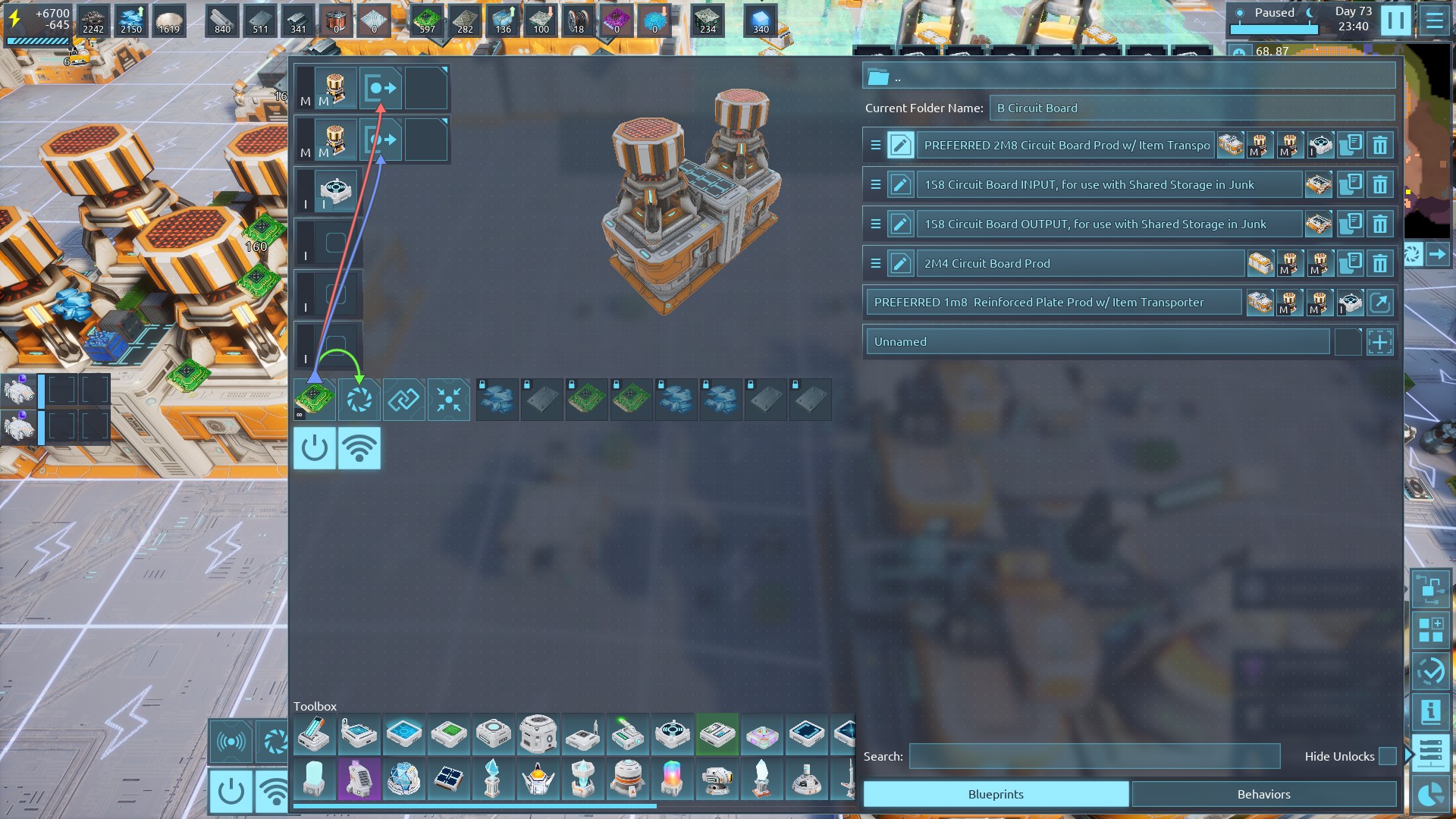This screenshot has width=1456, height=819.
Task: Click the blueprint Search field
Action: 1094,756
